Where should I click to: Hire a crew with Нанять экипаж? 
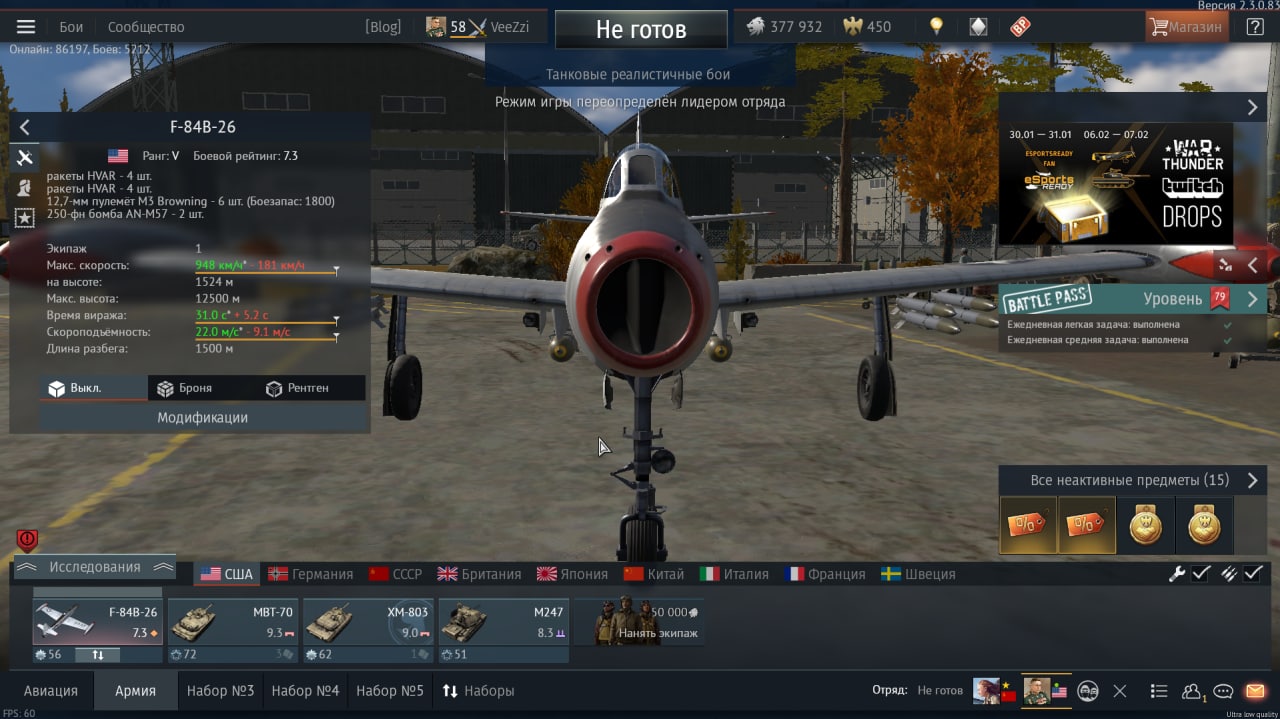[639, 623]
